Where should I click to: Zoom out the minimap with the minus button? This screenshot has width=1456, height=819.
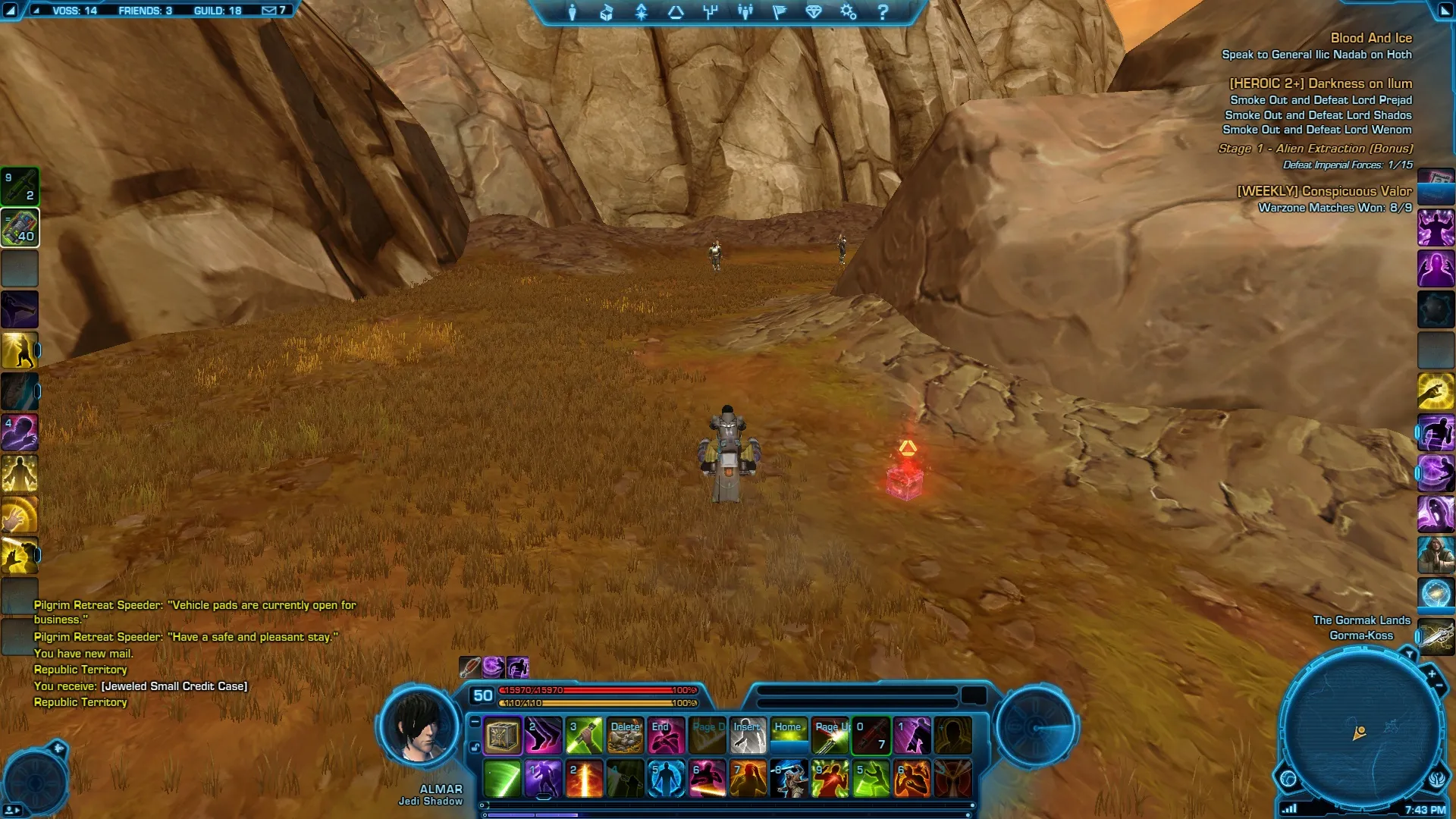(1439, 686)
